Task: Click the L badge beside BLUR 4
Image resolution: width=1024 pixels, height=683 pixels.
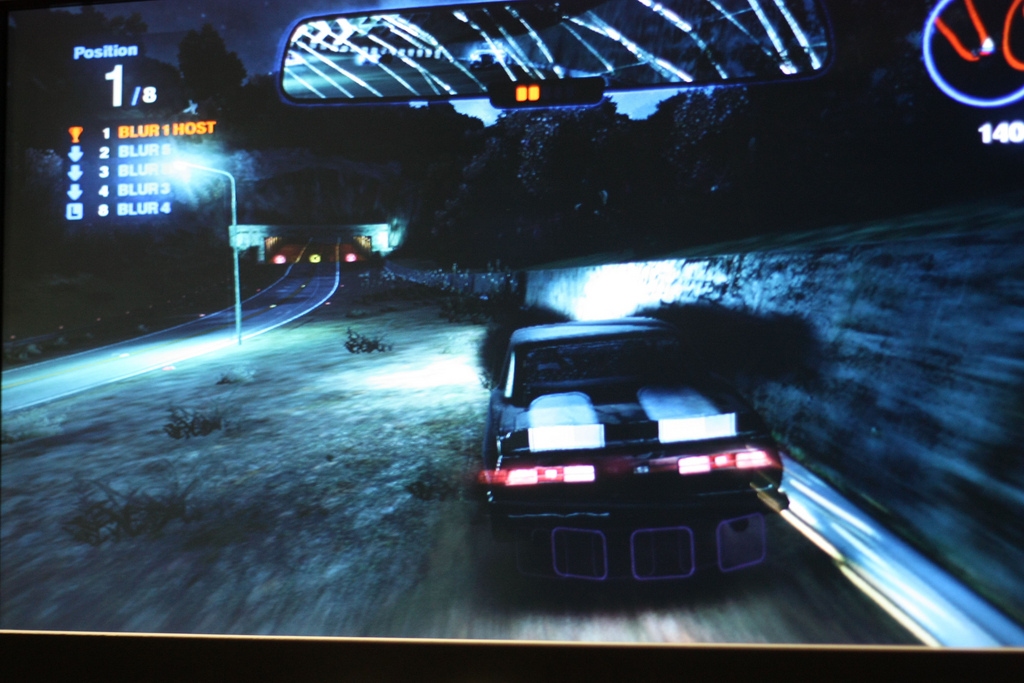Action: tap(75, 210)
